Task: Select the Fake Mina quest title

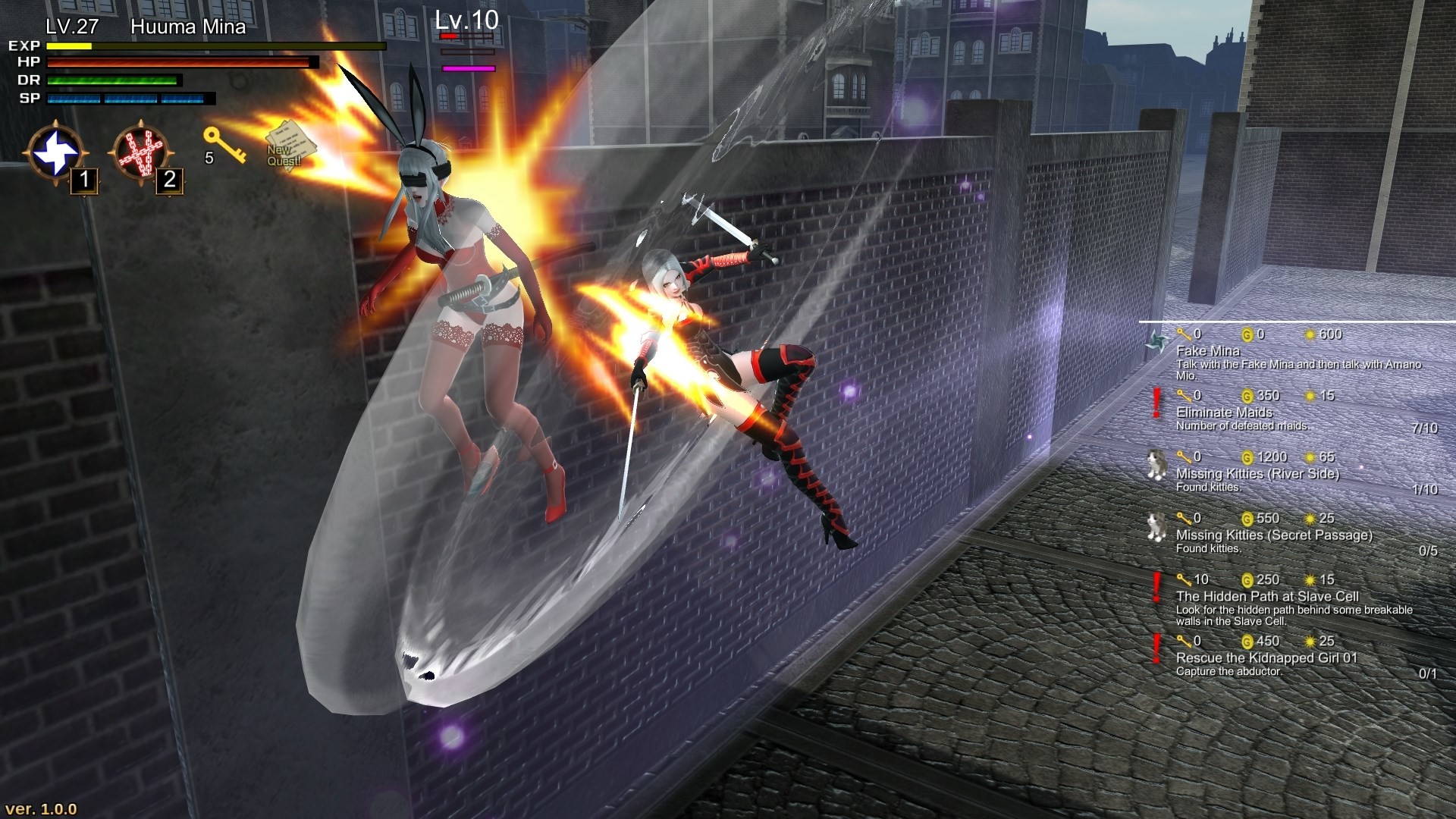Action: (x=1207, y=351)
